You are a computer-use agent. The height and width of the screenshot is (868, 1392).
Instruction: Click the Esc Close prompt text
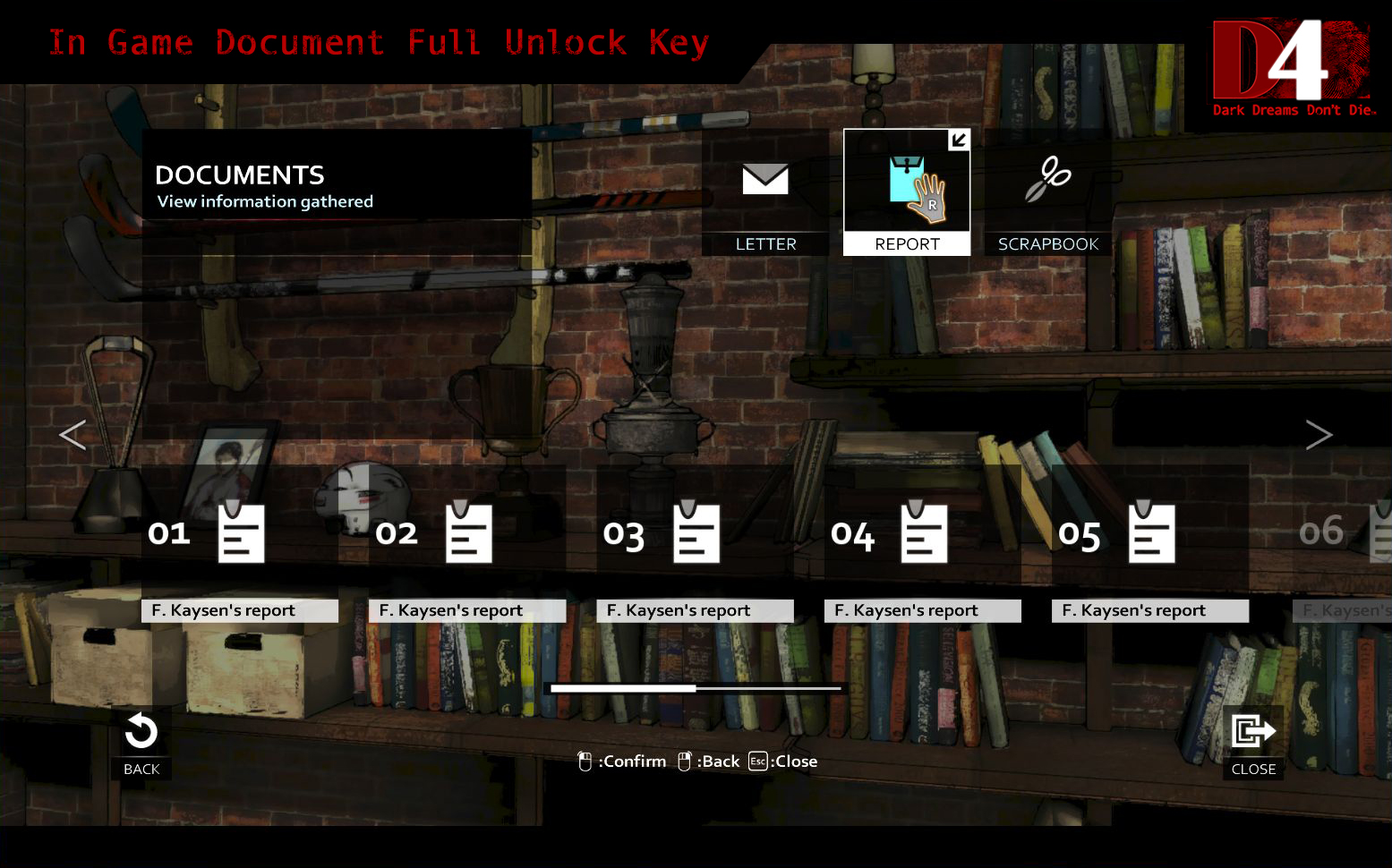point(782,761)
